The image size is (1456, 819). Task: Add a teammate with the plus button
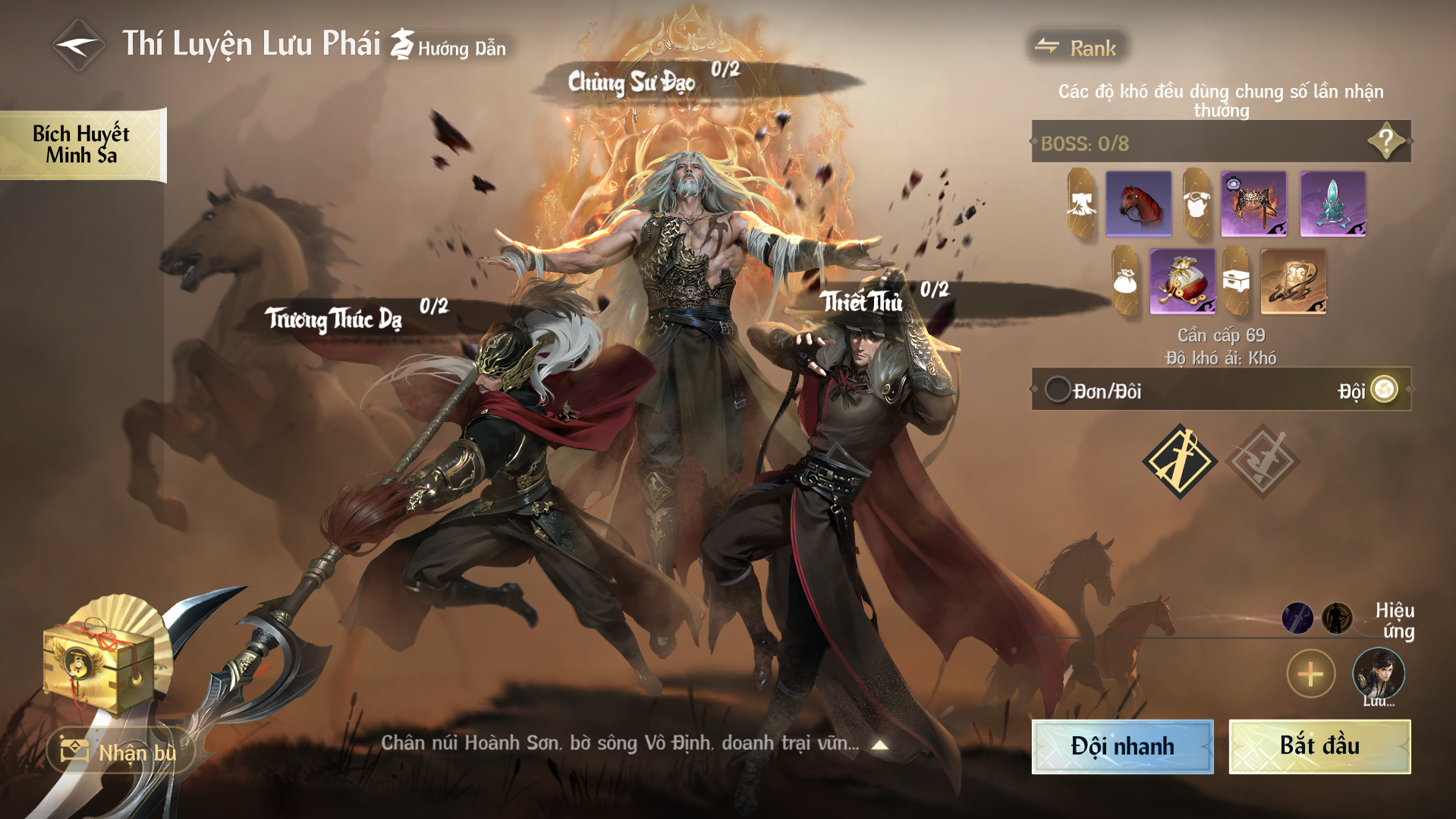[1310, 673]
